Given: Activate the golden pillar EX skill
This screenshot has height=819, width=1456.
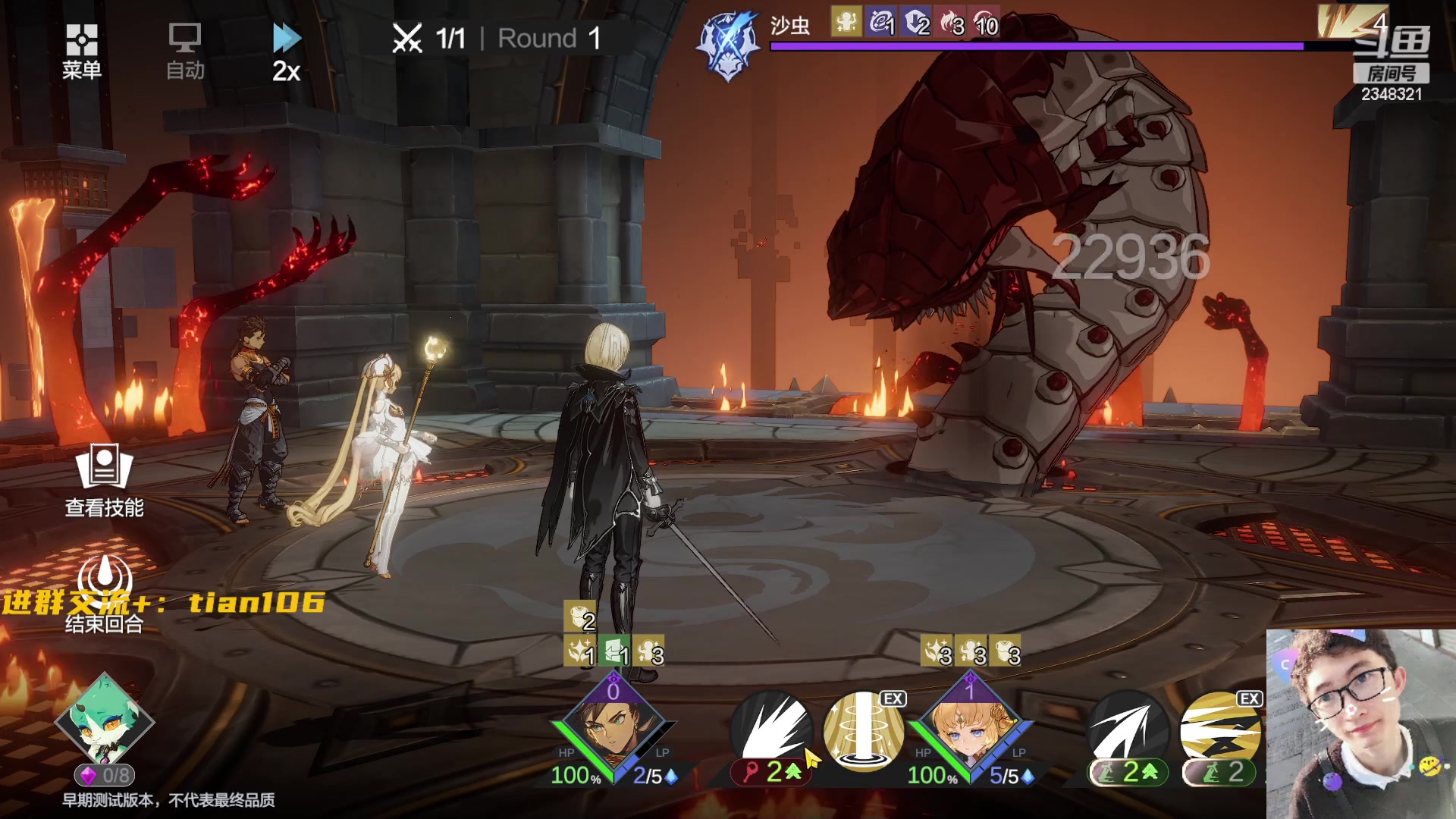Looking at the screenshot, I should pos(863,731).
